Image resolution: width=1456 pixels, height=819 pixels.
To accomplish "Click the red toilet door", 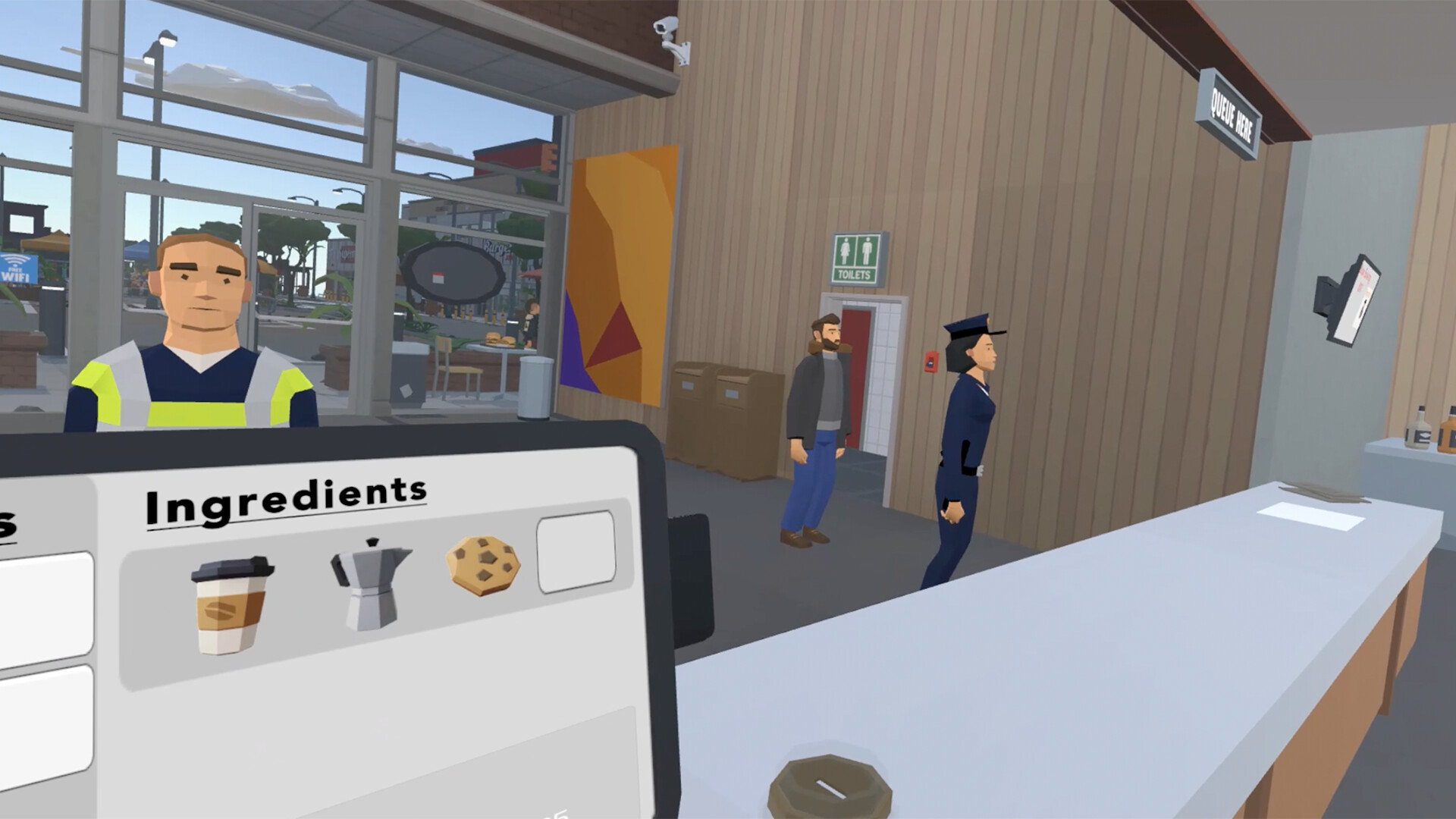I will click(857, 372).
